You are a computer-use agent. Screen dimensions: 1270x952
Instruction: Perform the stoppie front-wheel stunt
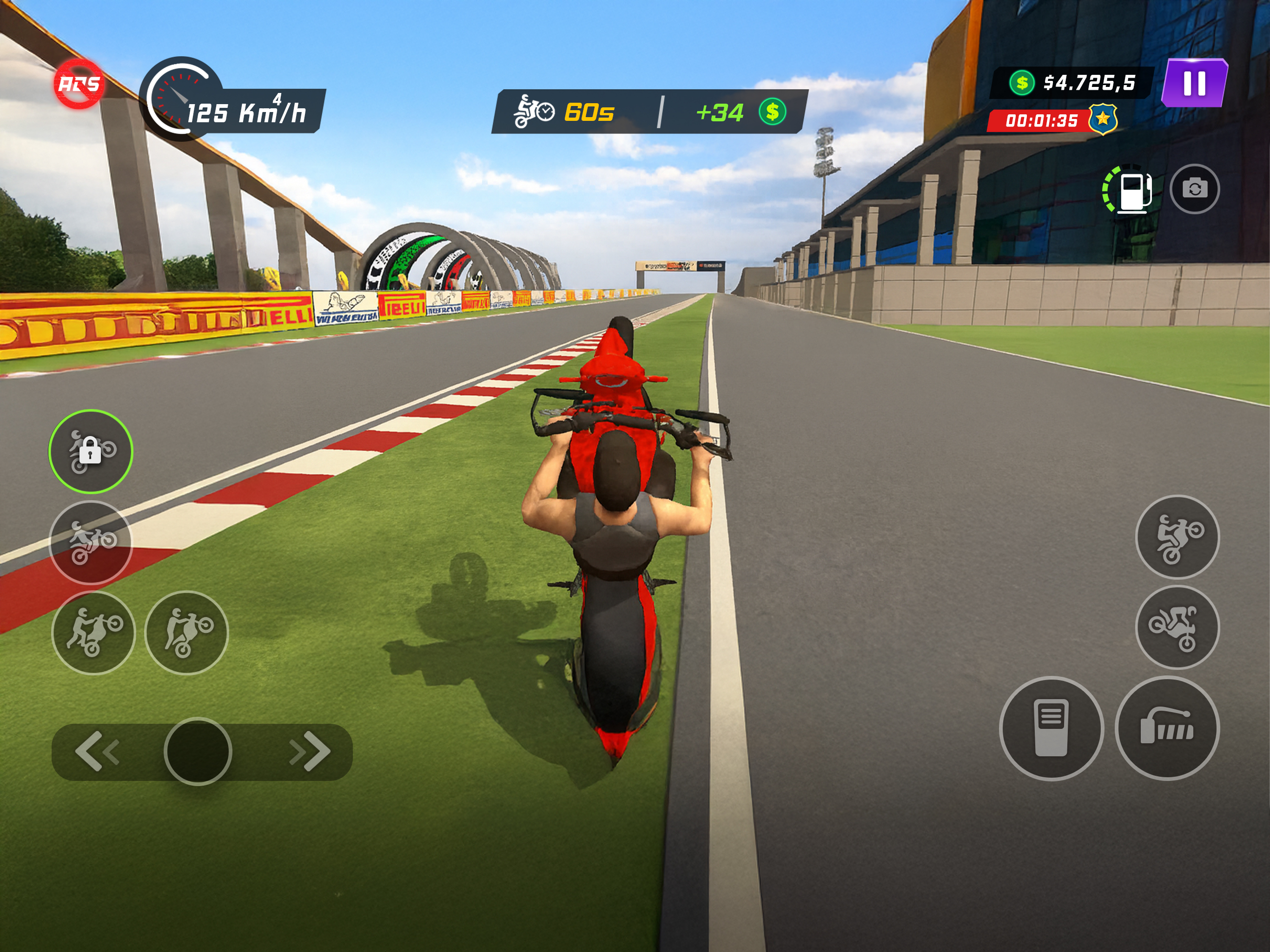coord(1177,627)
